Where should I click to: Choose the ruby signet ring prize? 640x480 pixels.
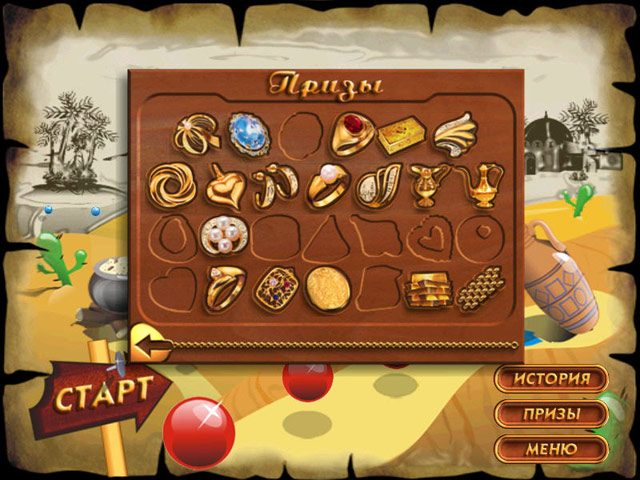(x=352, y=134)
